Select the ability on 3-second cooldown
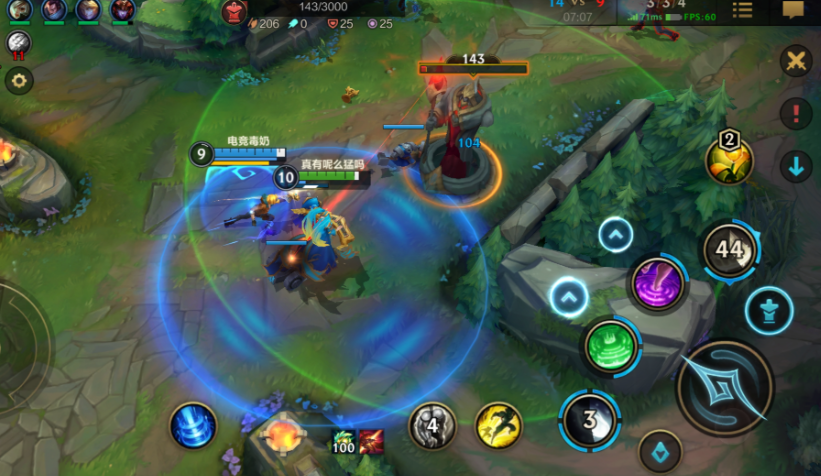This screenshot has width=821, height=476. click(x=590, y=418)
